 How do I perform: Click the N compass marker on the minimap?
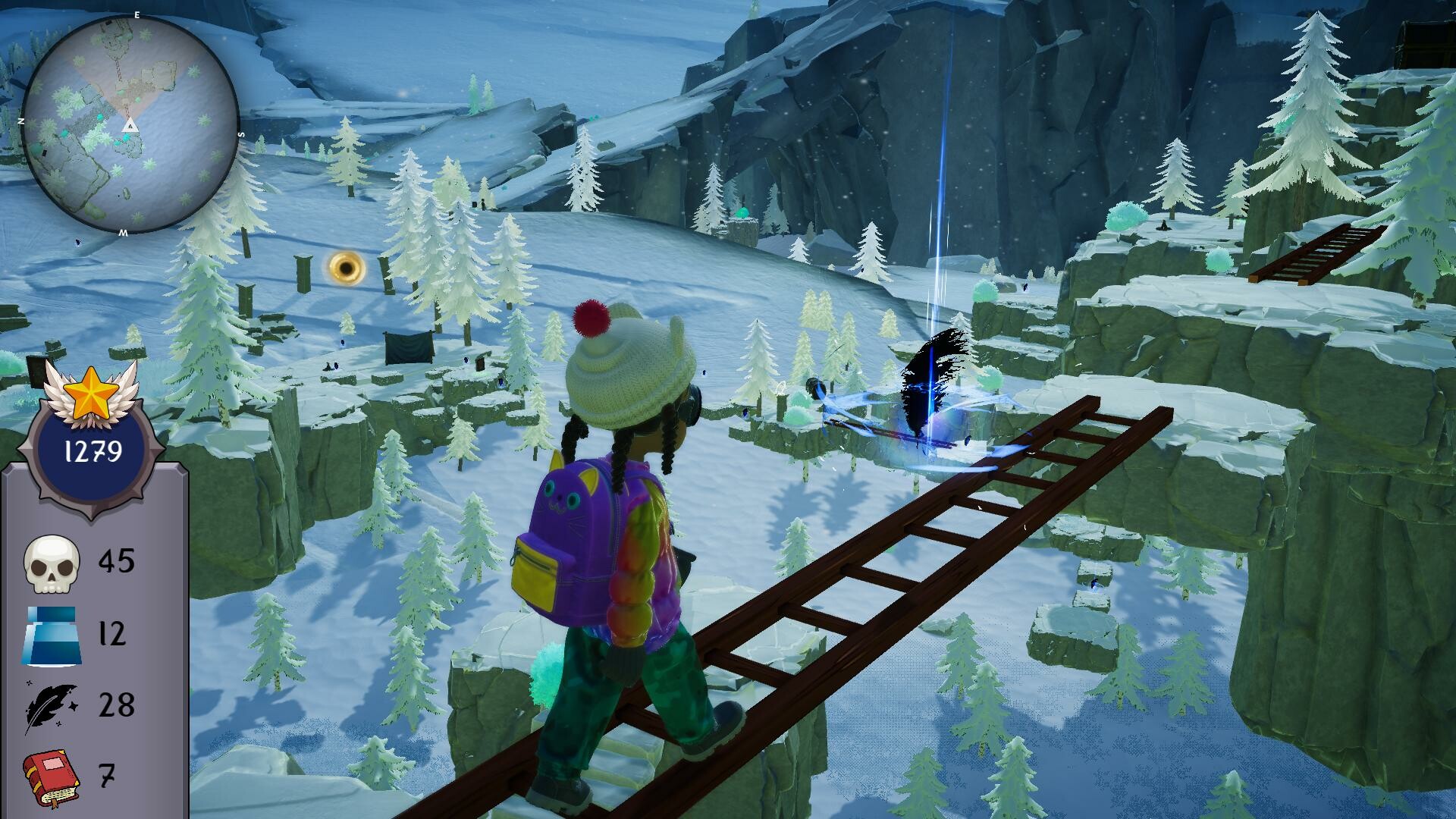click(21, 121)
